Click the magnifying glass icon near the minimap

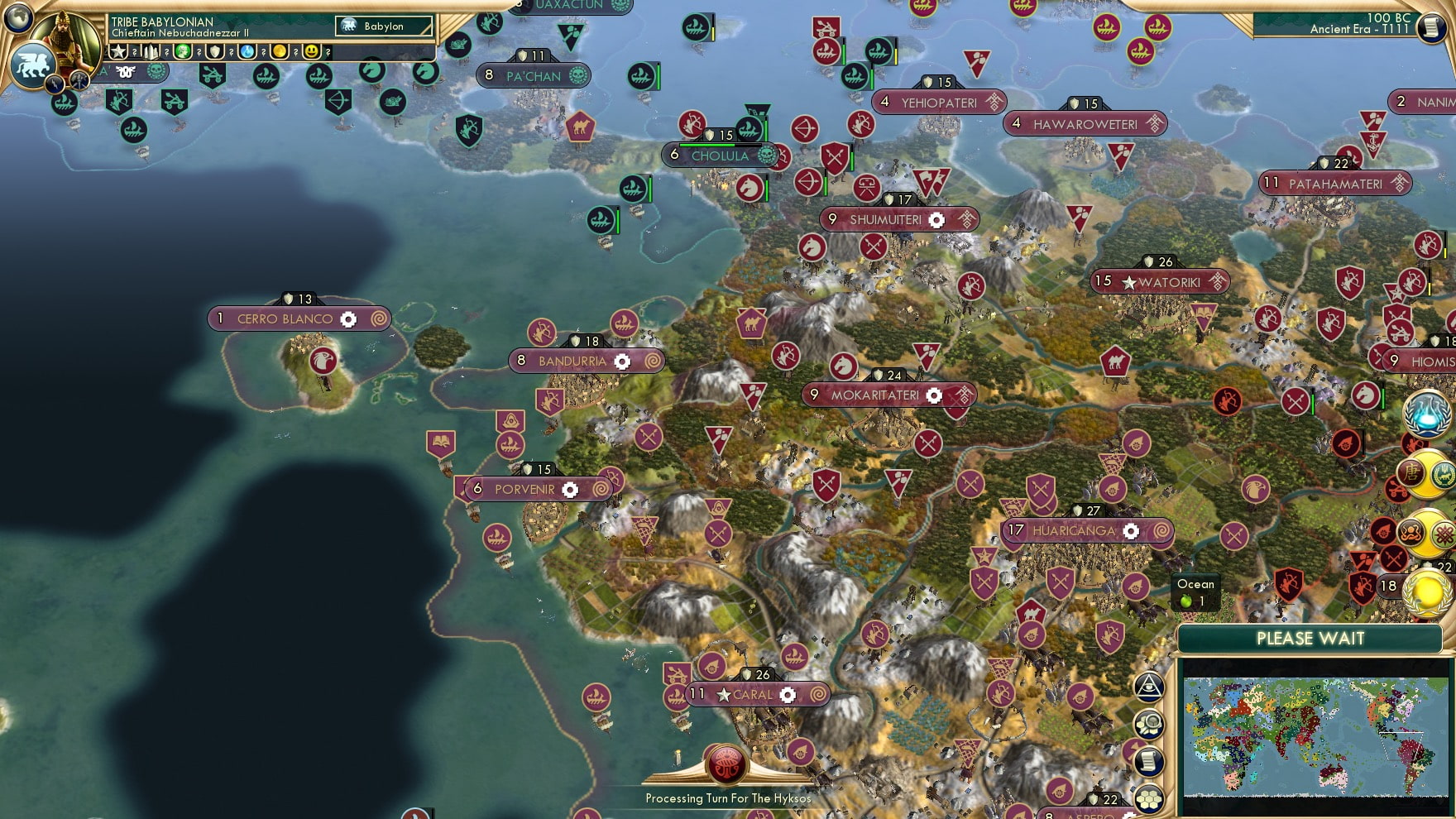tap(1149, 721)
